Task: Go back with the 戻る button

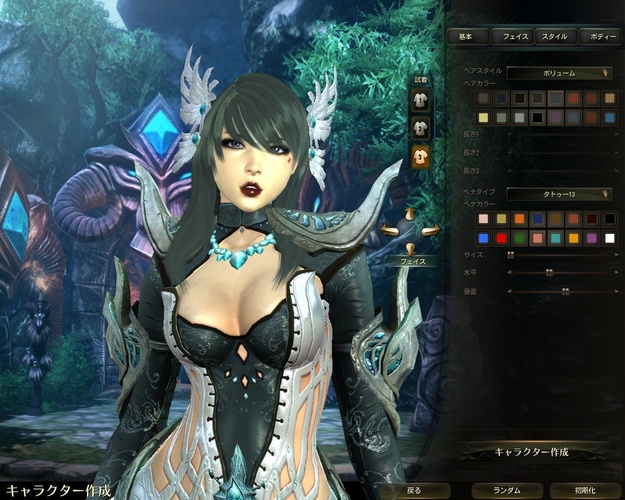Action: [x=414, y=491]
